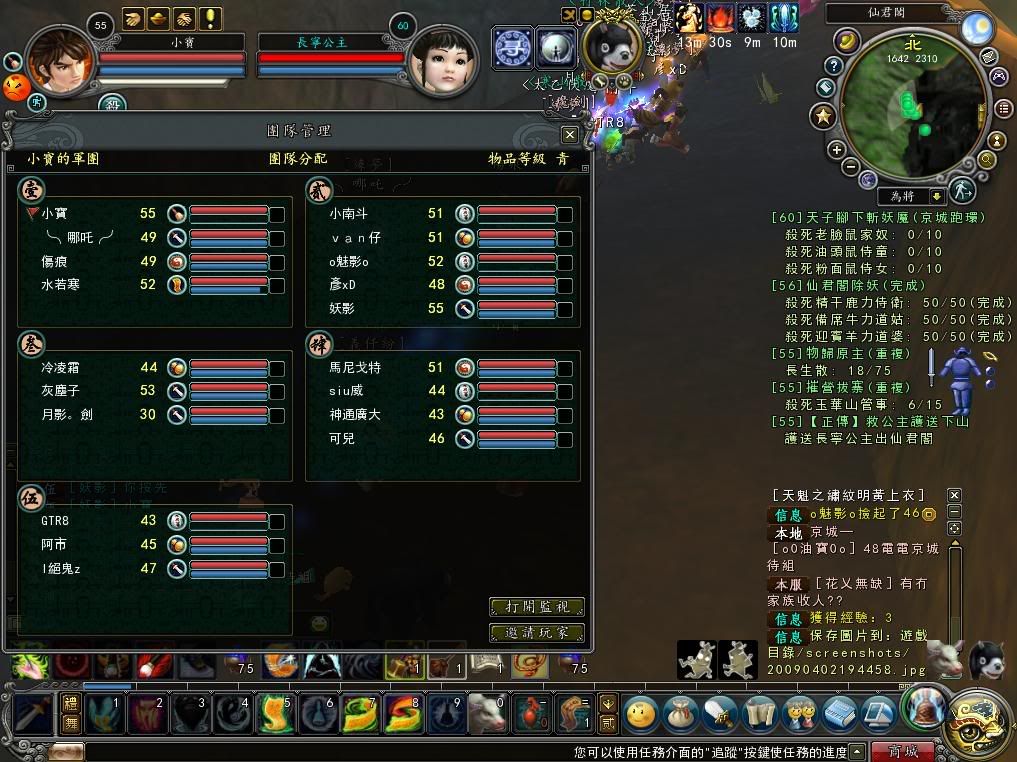Open the money pouch bag icon in bottom bar
The image size is (1017, 762).
(x=680, y=714)
